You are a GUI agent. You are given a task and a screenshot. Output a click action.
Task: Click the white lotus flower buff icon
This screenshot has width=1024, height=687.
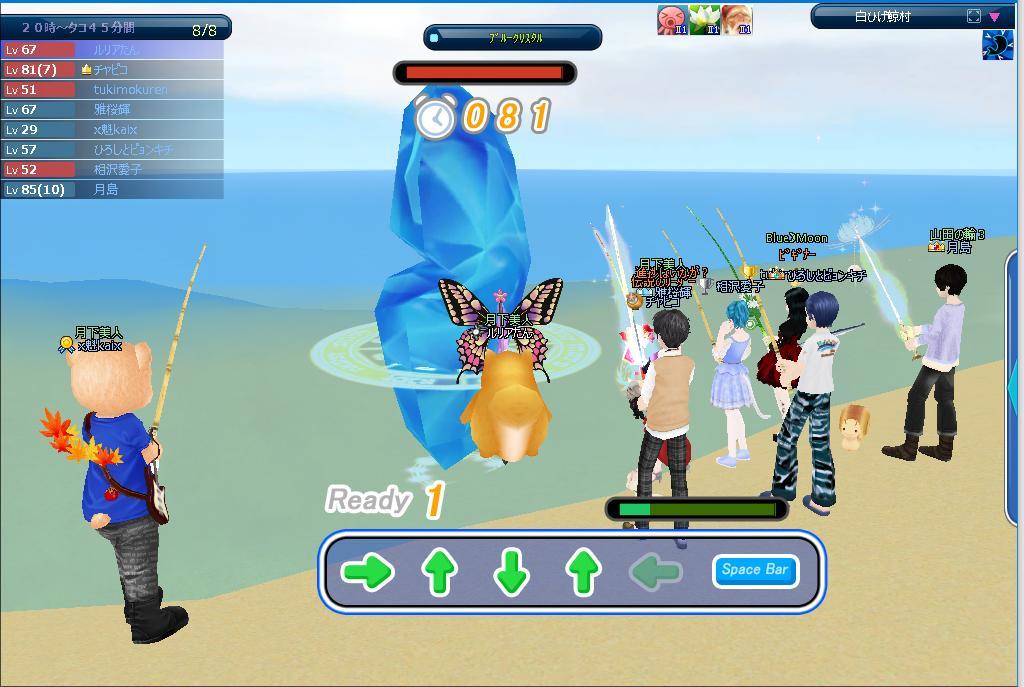click(704, 20)
